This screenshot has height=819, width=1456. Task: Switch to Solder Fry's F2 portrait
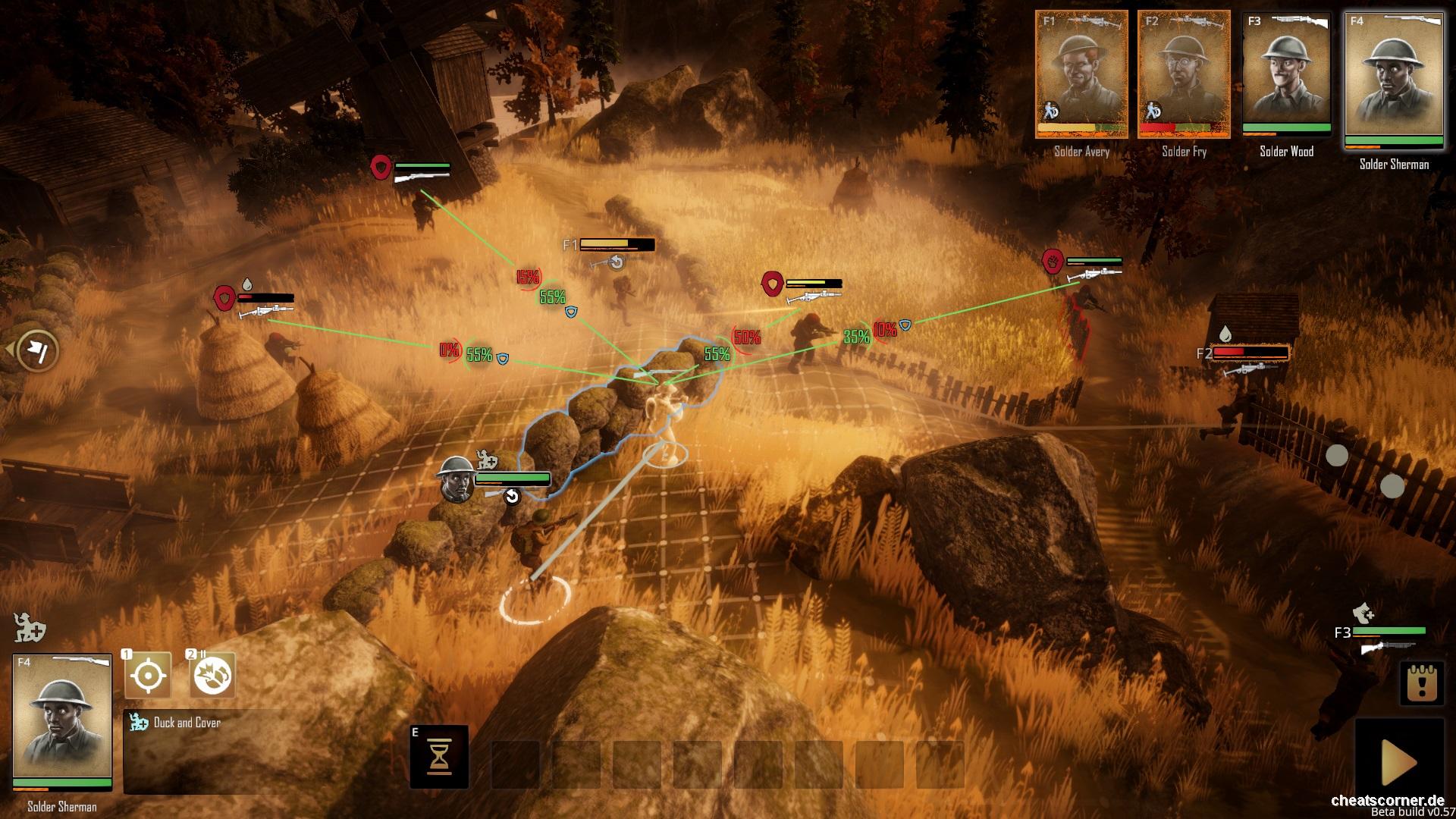pos(1185,72)
